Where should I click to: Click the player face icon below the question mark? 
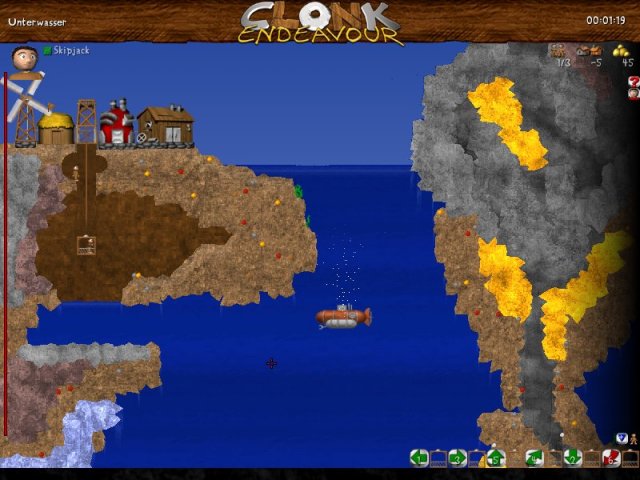(x=634, y=94)
